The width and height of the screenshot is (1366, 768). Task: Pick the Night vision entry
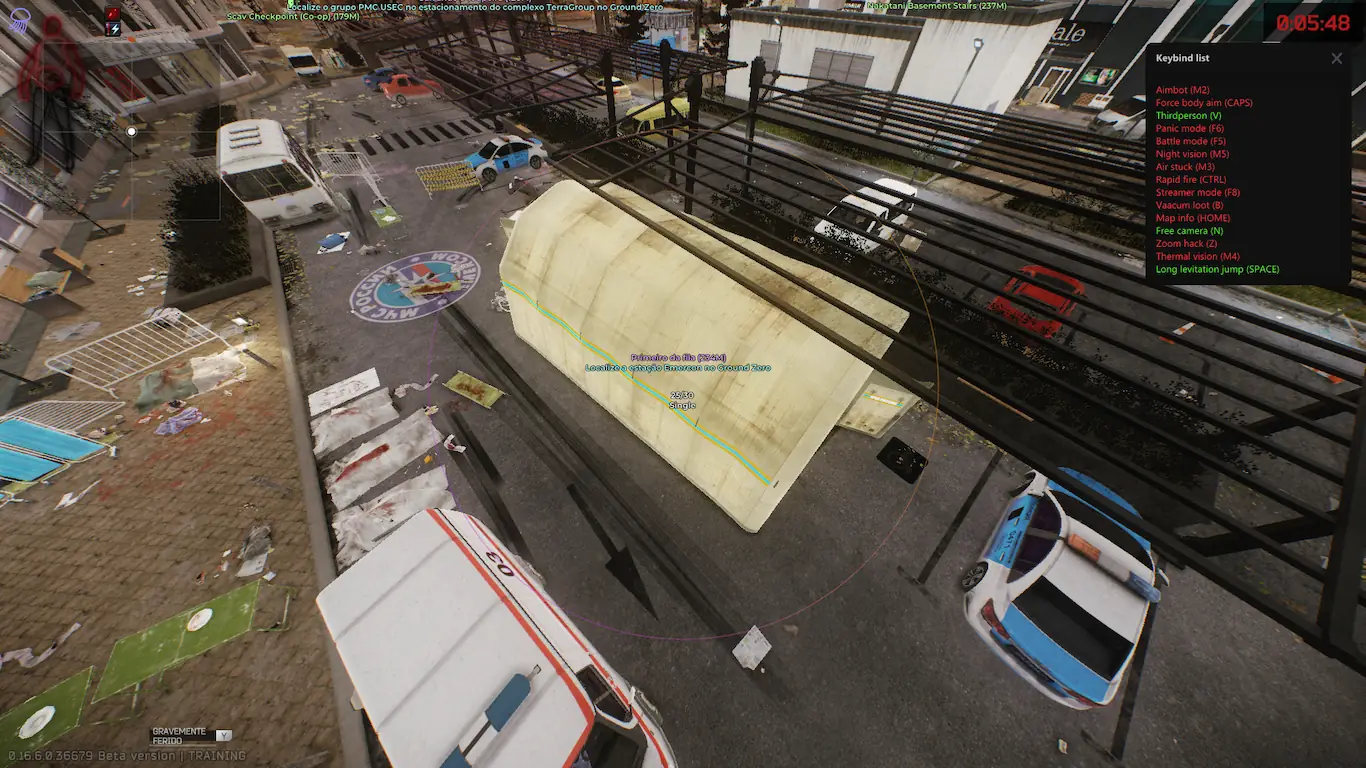pyautogui.click(x=1192, y=154)
